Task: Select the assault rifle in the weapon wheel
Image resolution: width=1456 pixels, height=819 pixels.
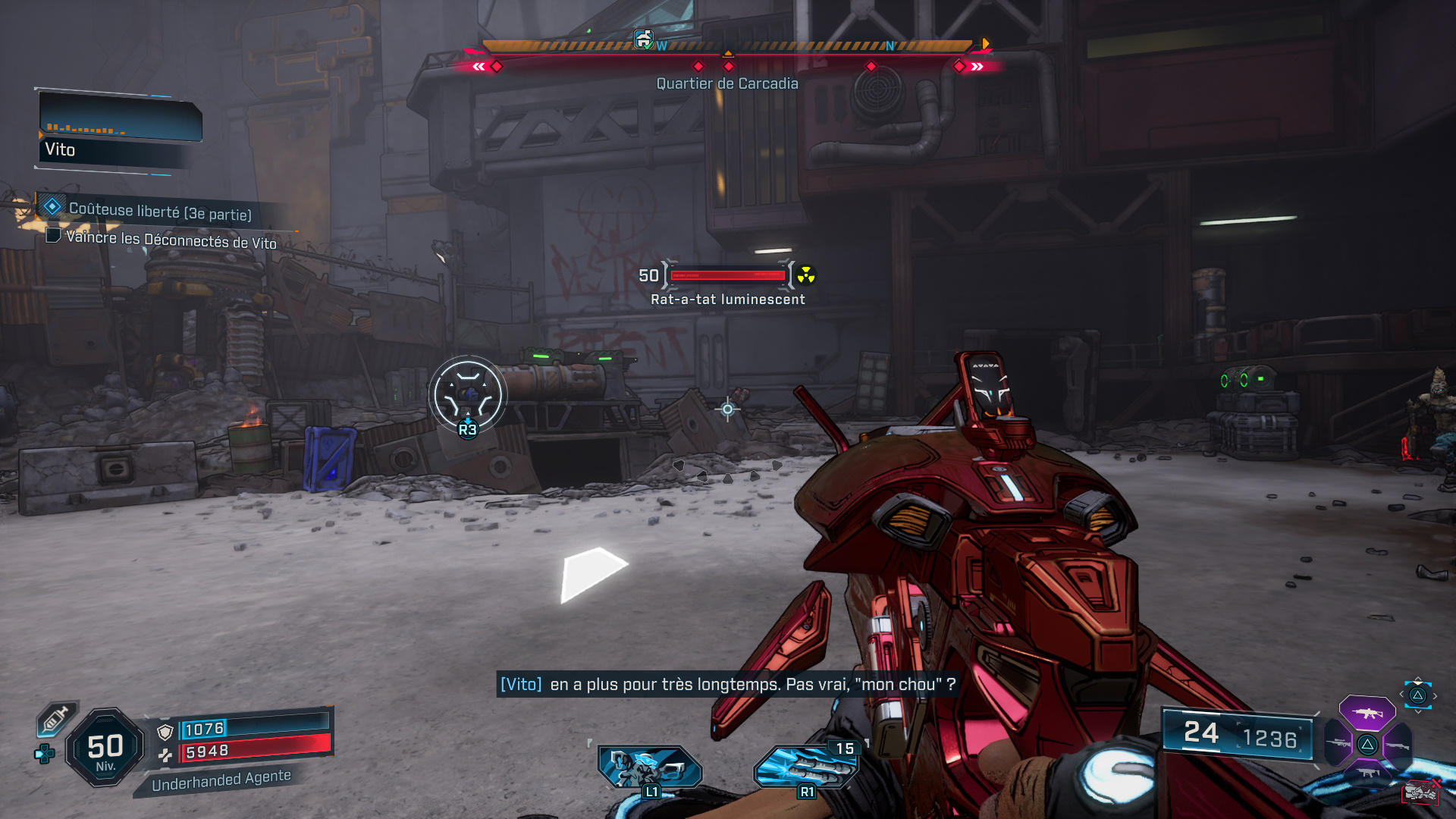Action: pos(1368,714)
